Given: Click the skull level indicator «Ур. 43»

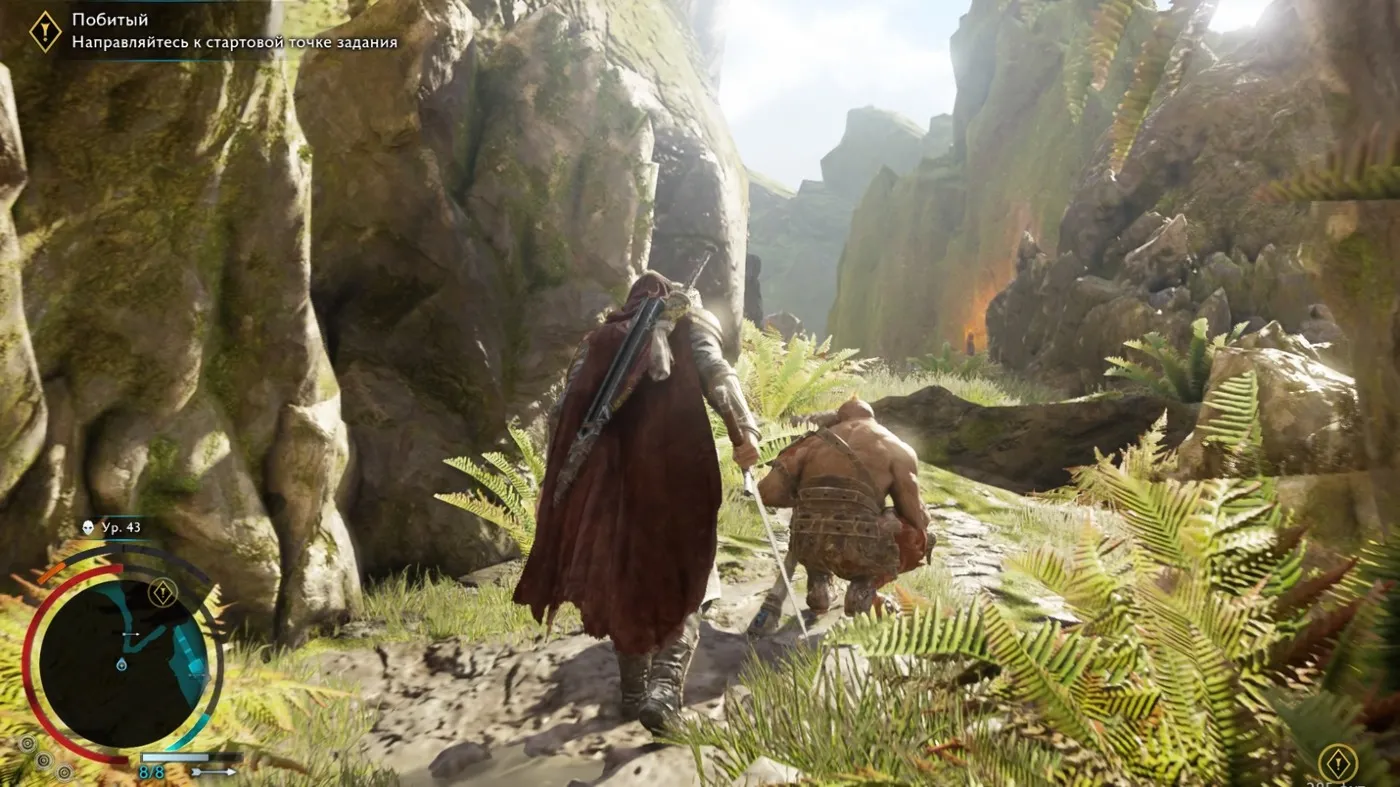Looking at the screenshot, I should coord(112,528).
